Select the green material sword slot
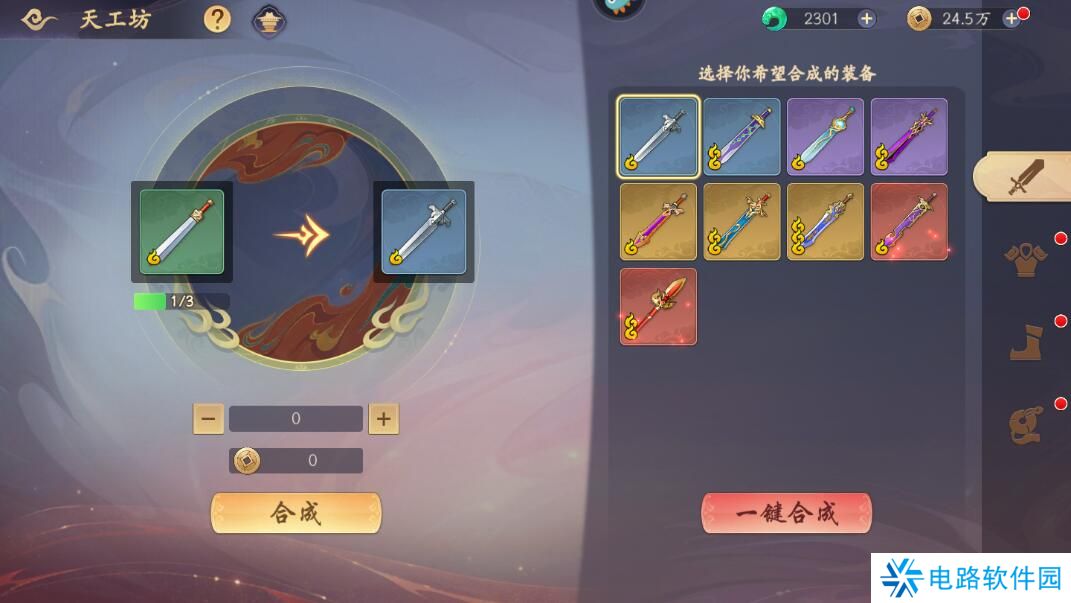Image resolution: width=1071 pixels, height=603 pixels. click(x=182, y=231)
